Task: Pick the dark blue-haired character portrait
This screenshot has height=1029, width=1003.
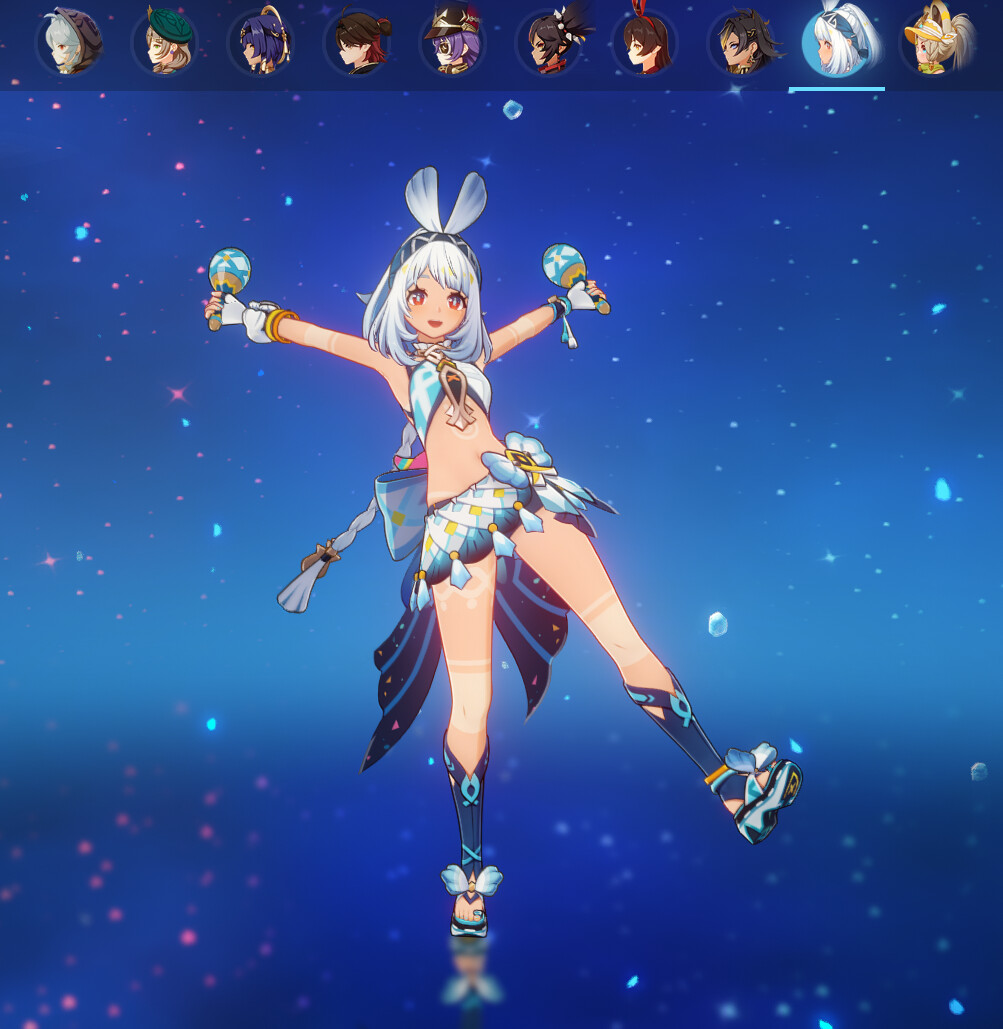Action: [260, 43]
